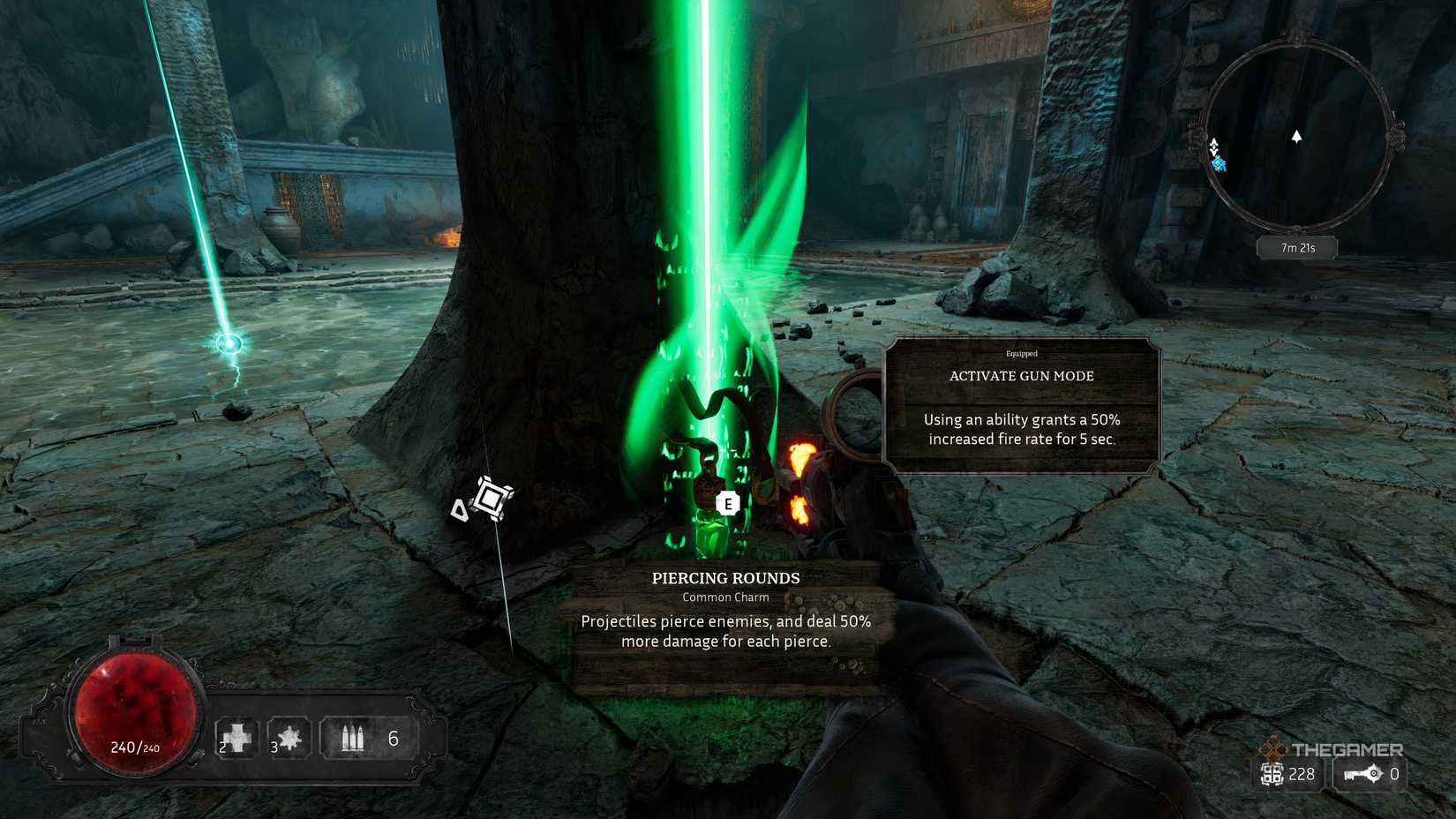Select the Common Charm label under Piercing Rounds
The height and width of the screenshot is (819, 1456).
pos(724,597)
